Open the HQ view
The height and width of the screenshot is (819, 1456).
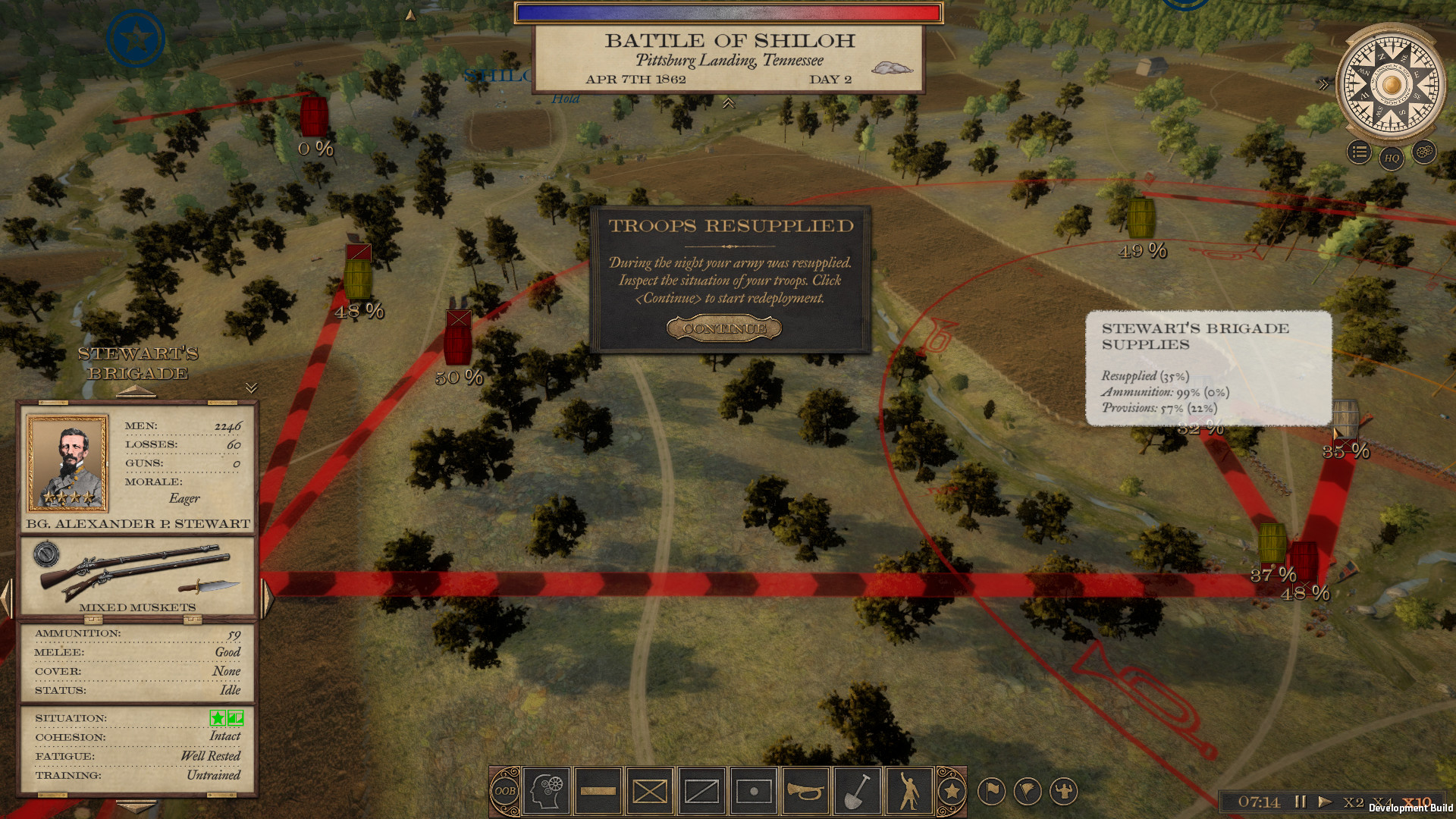point(1391,159)
